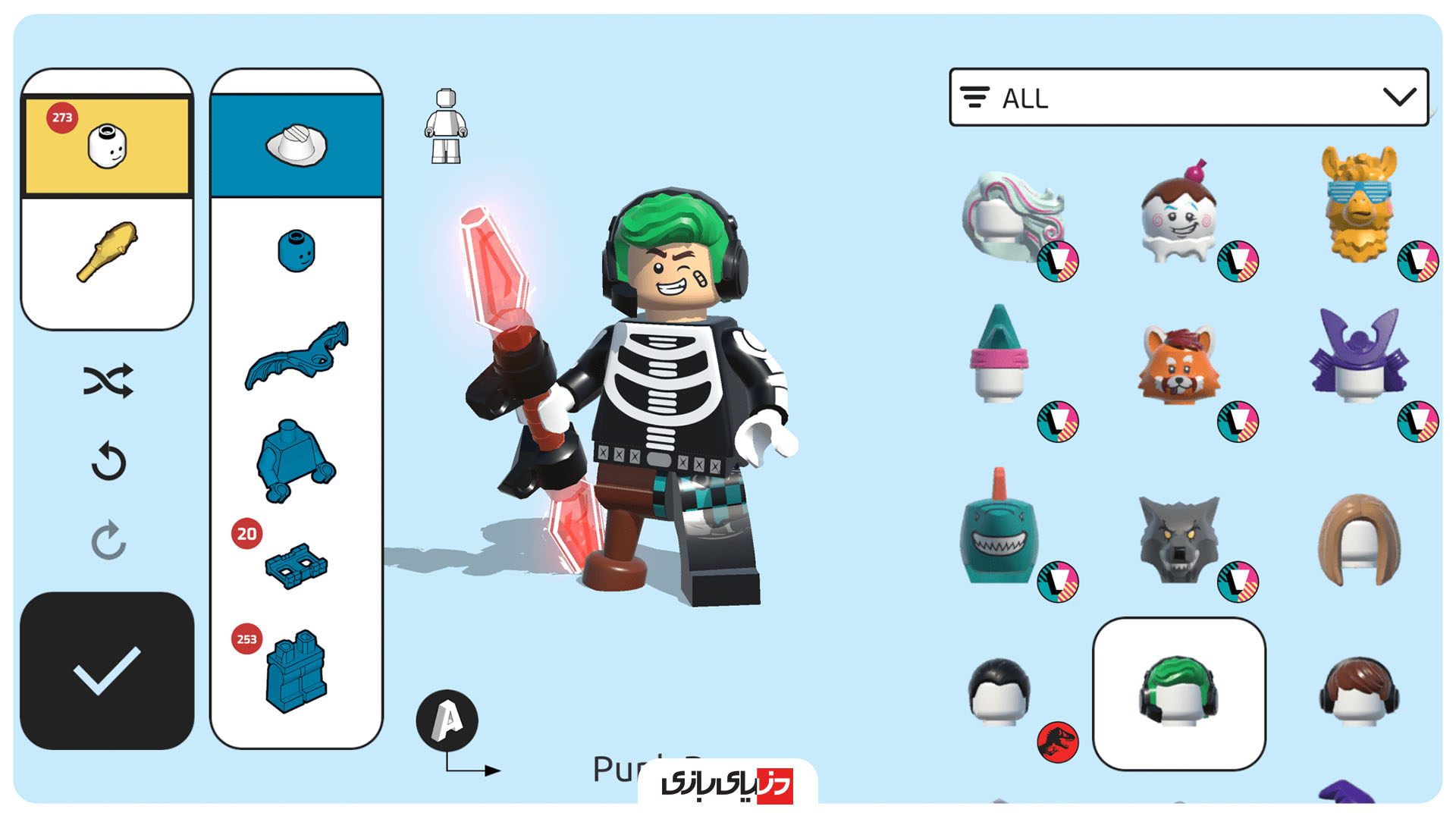This screenshot has width=1456, height=819.
Task: Click the redo arrow icon
Action: click(x=108, y=540)
